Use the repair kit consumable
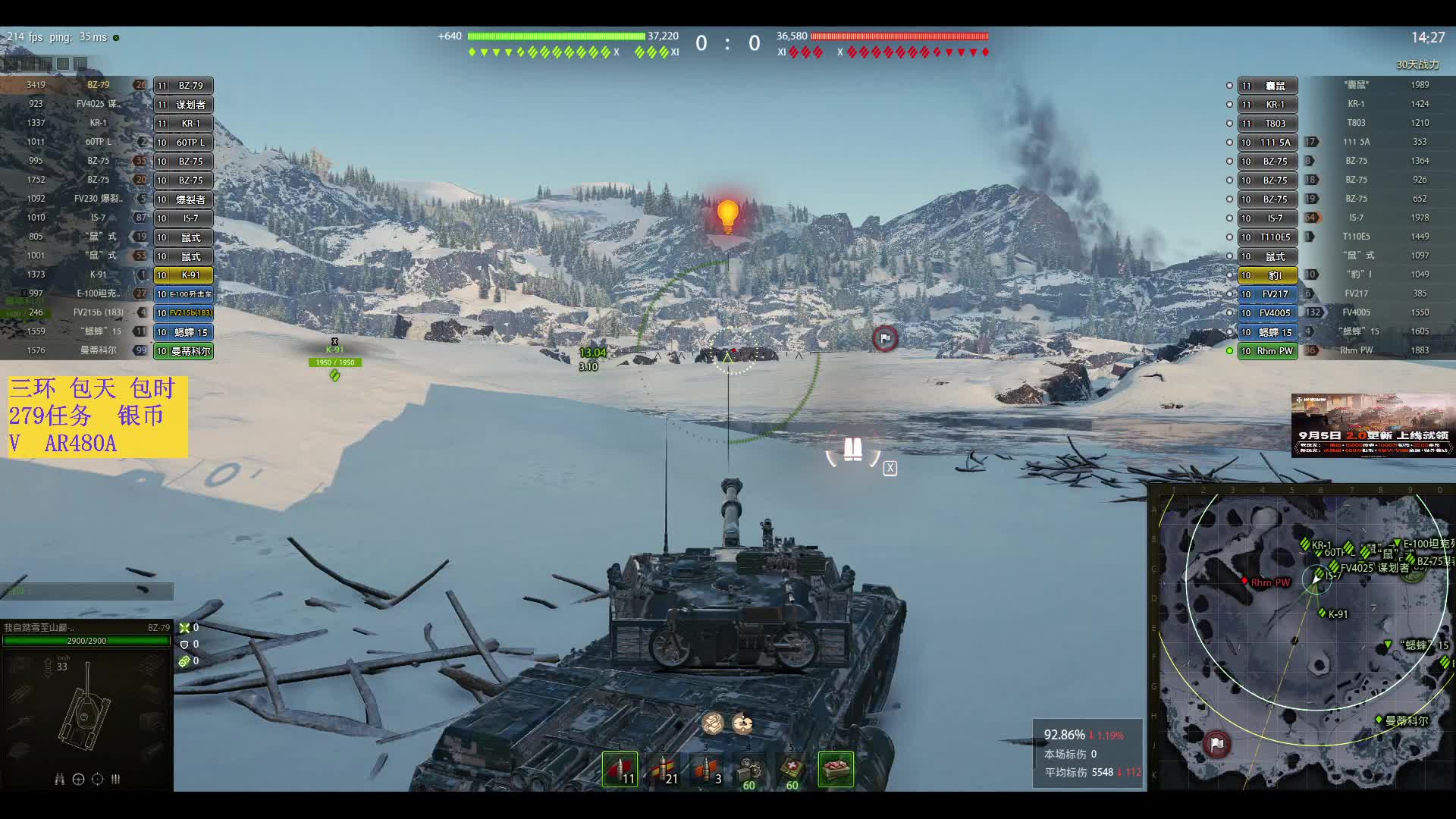 [749, 769]
